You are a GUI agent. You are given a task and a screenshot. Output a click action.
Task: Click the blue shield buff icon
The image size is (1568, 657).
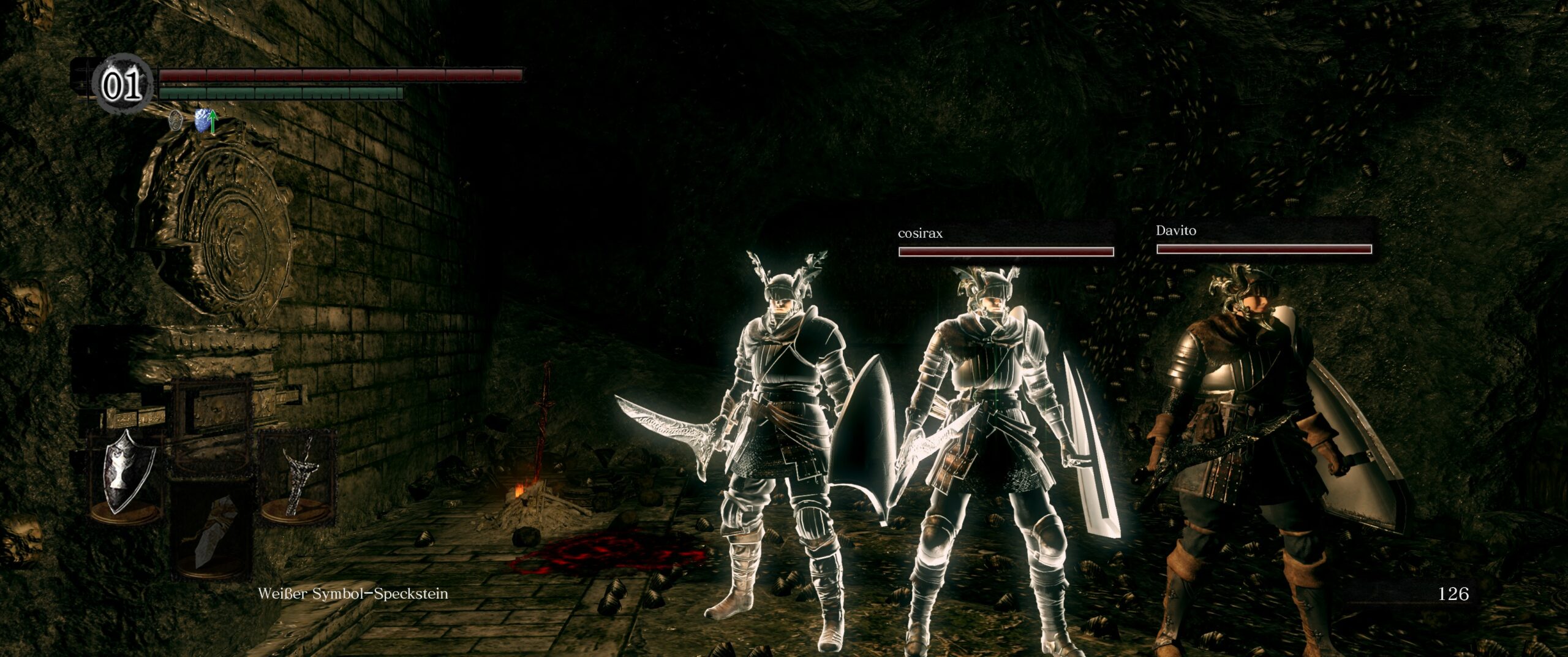[x=203, y=121]
